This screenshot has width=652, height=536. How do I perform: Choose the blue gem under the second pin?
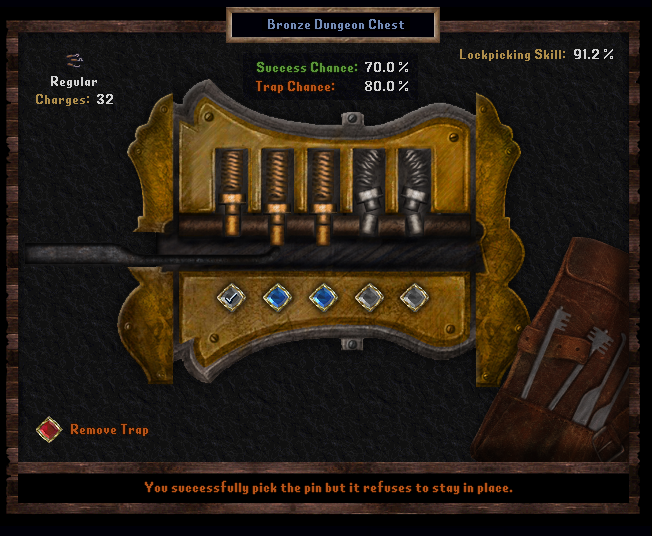coord(277,296)
